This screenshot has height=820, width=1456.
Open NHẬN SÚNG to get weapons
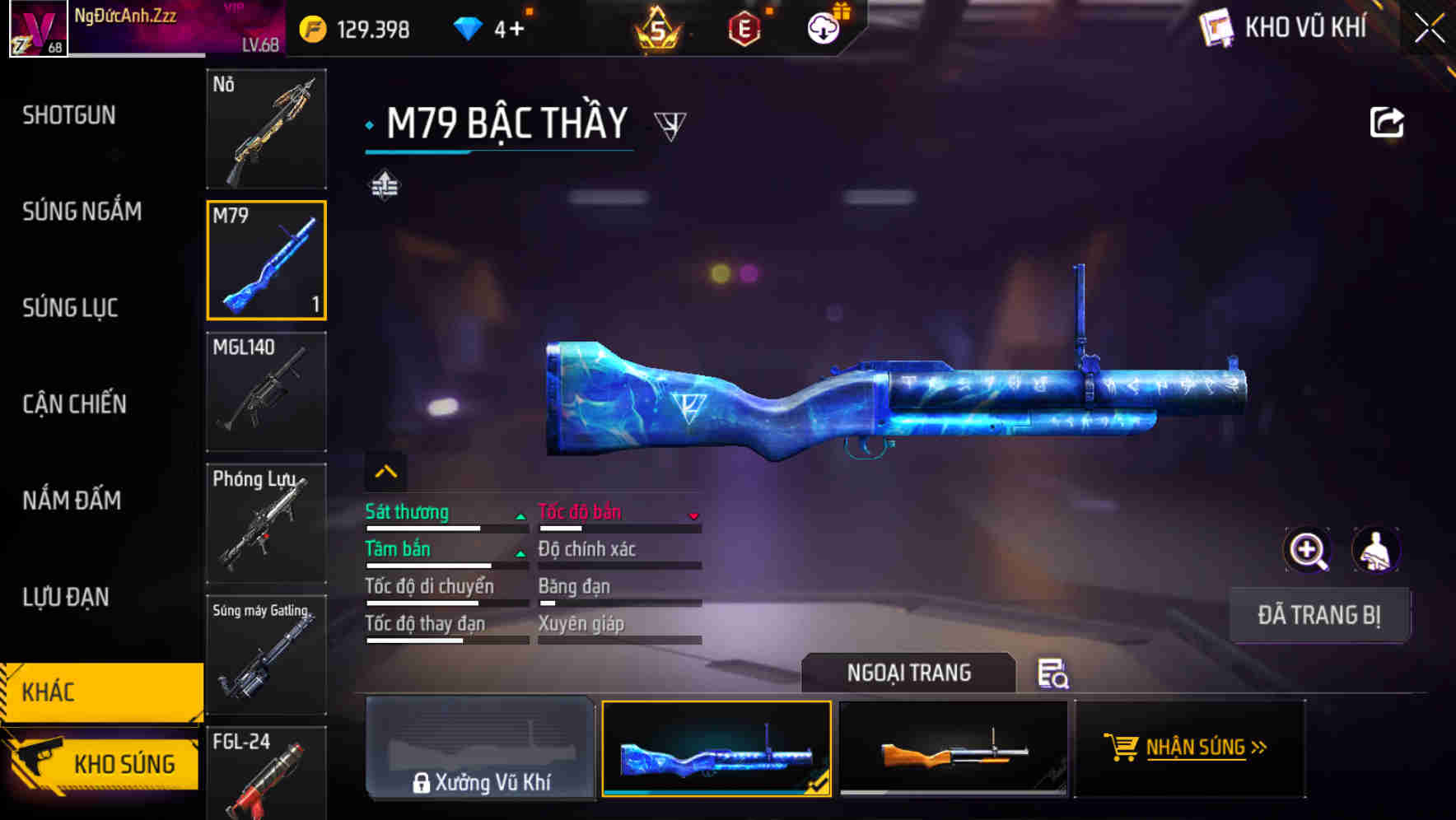(1189, 748)
